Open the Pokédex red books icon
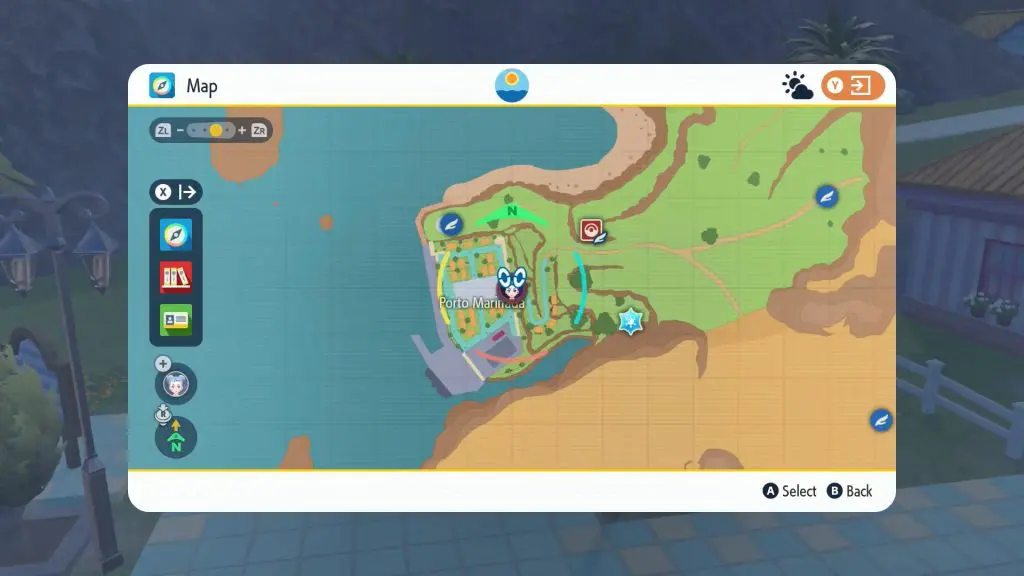 176,277
